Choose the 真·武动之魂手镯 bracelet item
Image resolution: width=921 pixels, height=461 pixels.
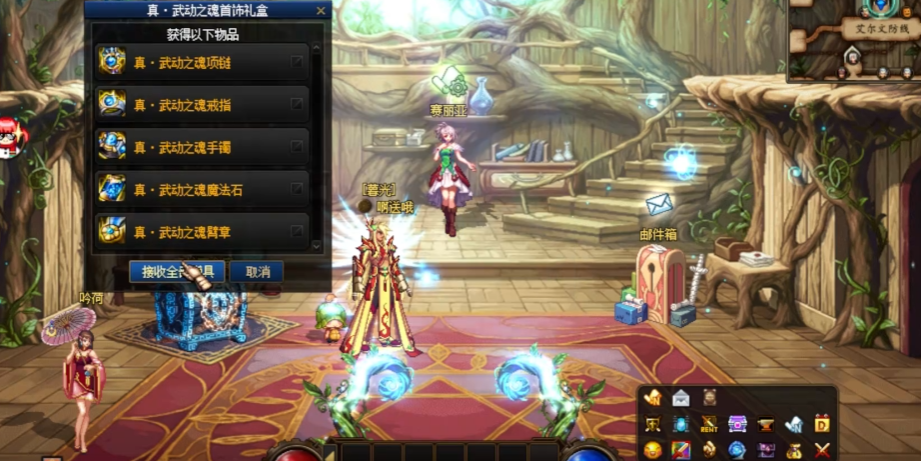pos(201,147)
